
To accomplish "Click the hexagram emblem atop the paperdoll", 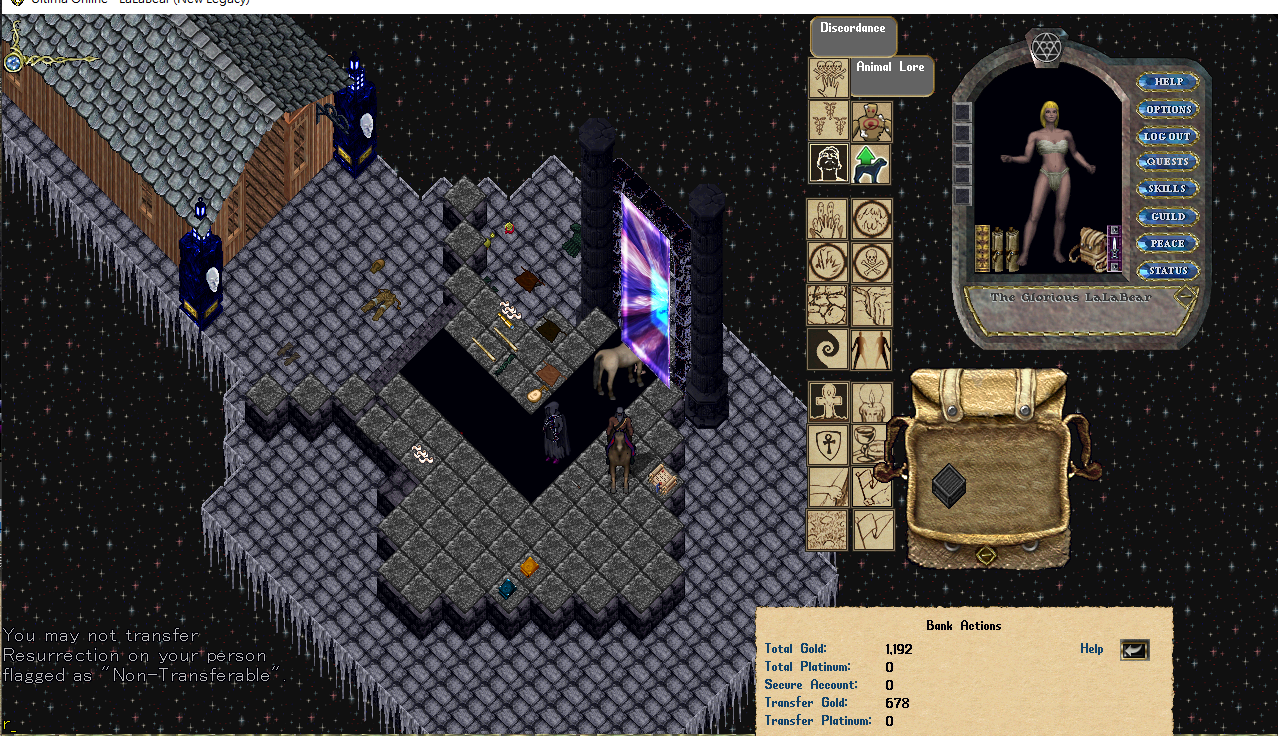I will pyautogui.click(x=1044, y=45).
